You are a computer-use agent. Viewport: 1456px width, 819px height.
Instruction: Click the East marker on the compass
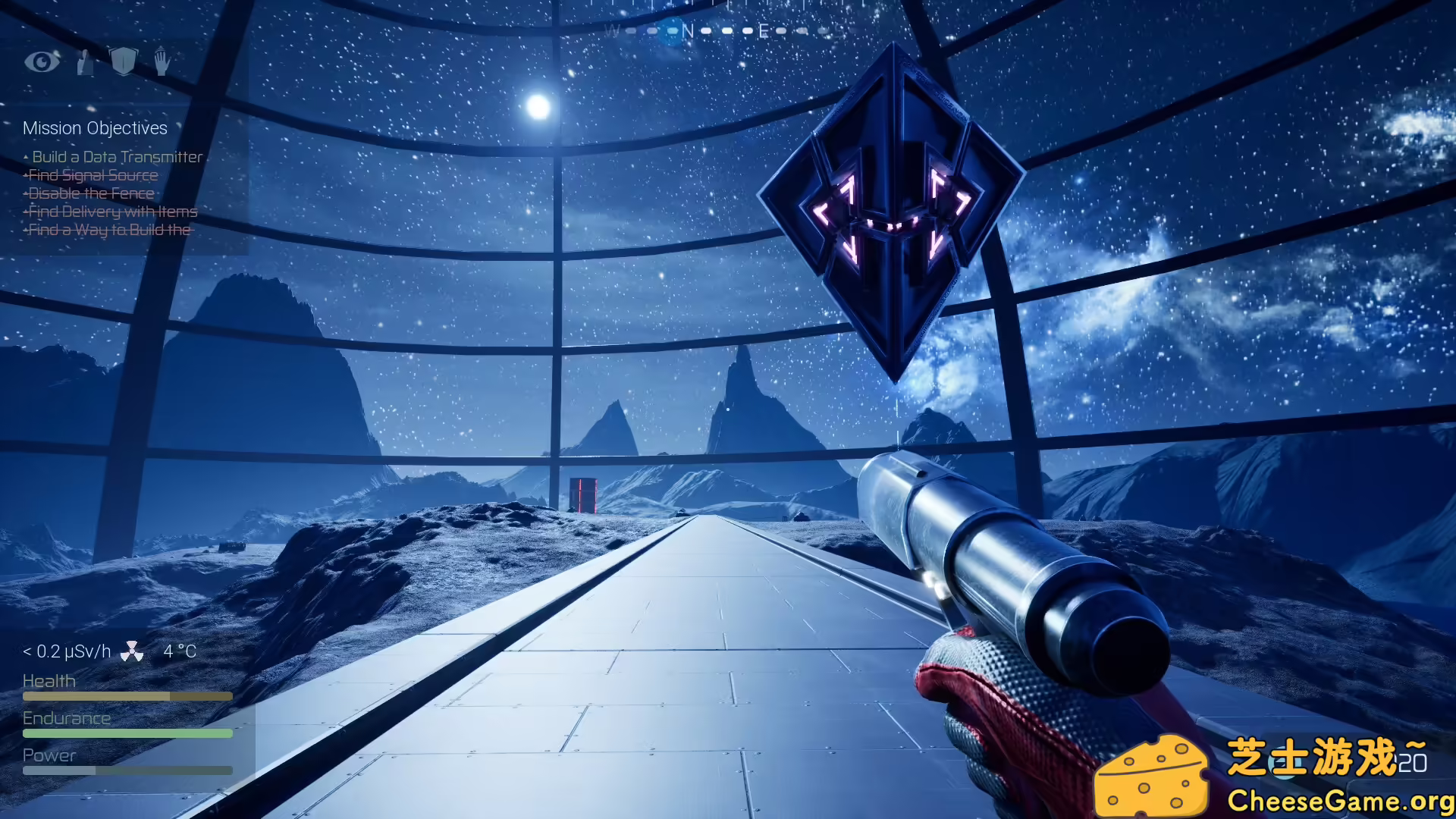coord(764,30)
